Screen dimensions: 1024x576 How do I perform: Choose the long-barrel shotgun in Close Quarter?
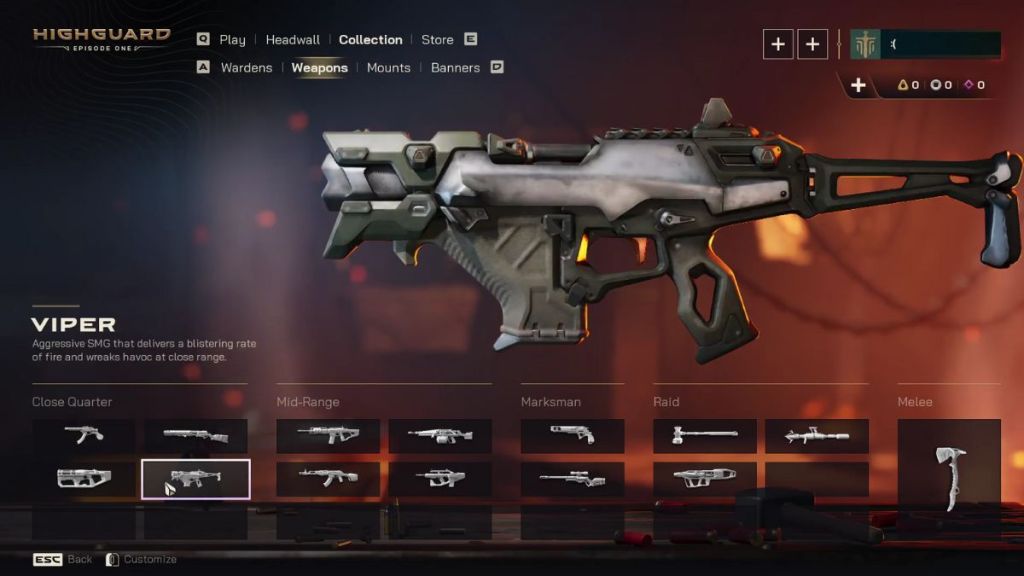click(x=196, y=436)
